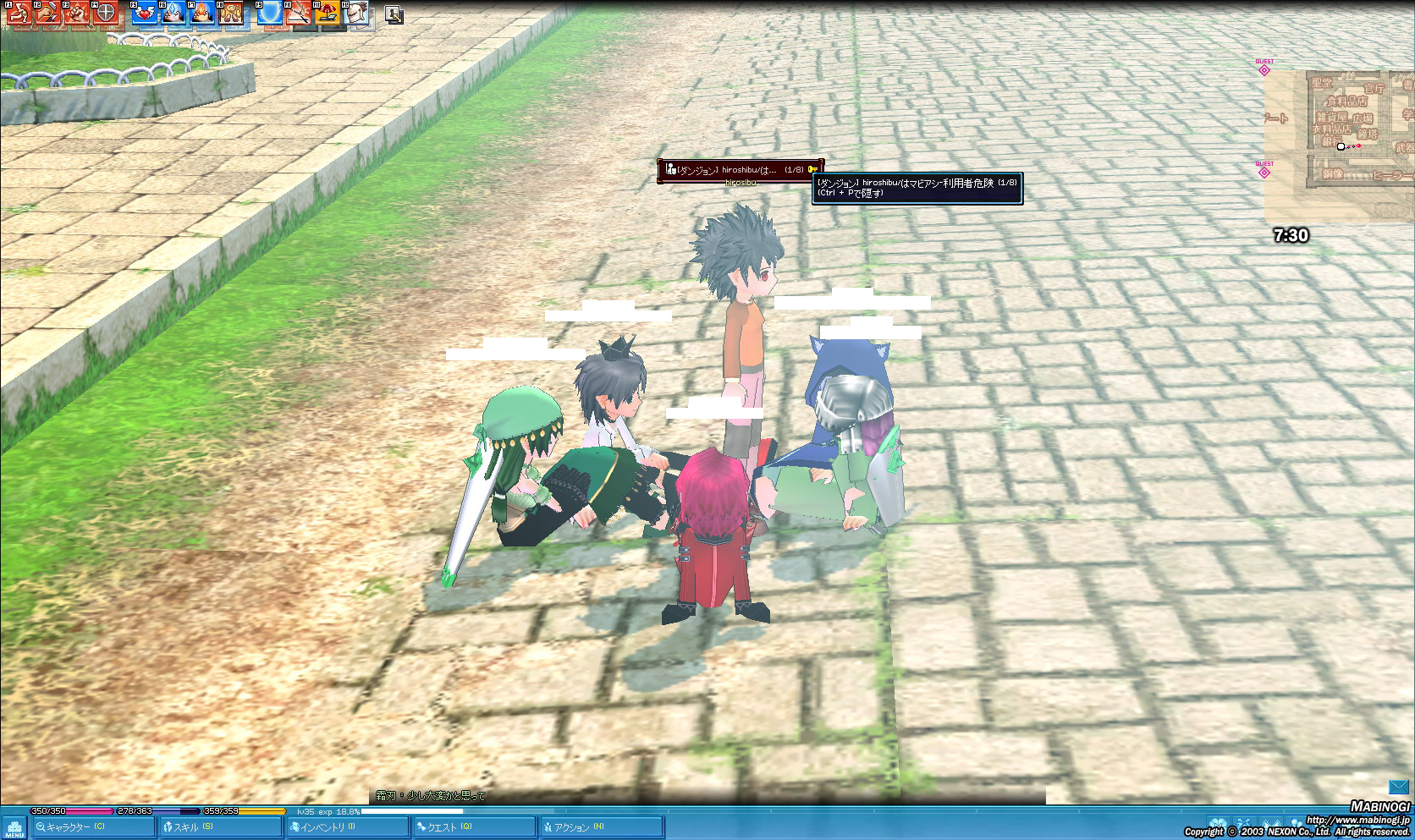This screenshot has height=840, width=1415.
Task: Click the hiroshibu dungeon party sign
Action: (x=740, y=170)
